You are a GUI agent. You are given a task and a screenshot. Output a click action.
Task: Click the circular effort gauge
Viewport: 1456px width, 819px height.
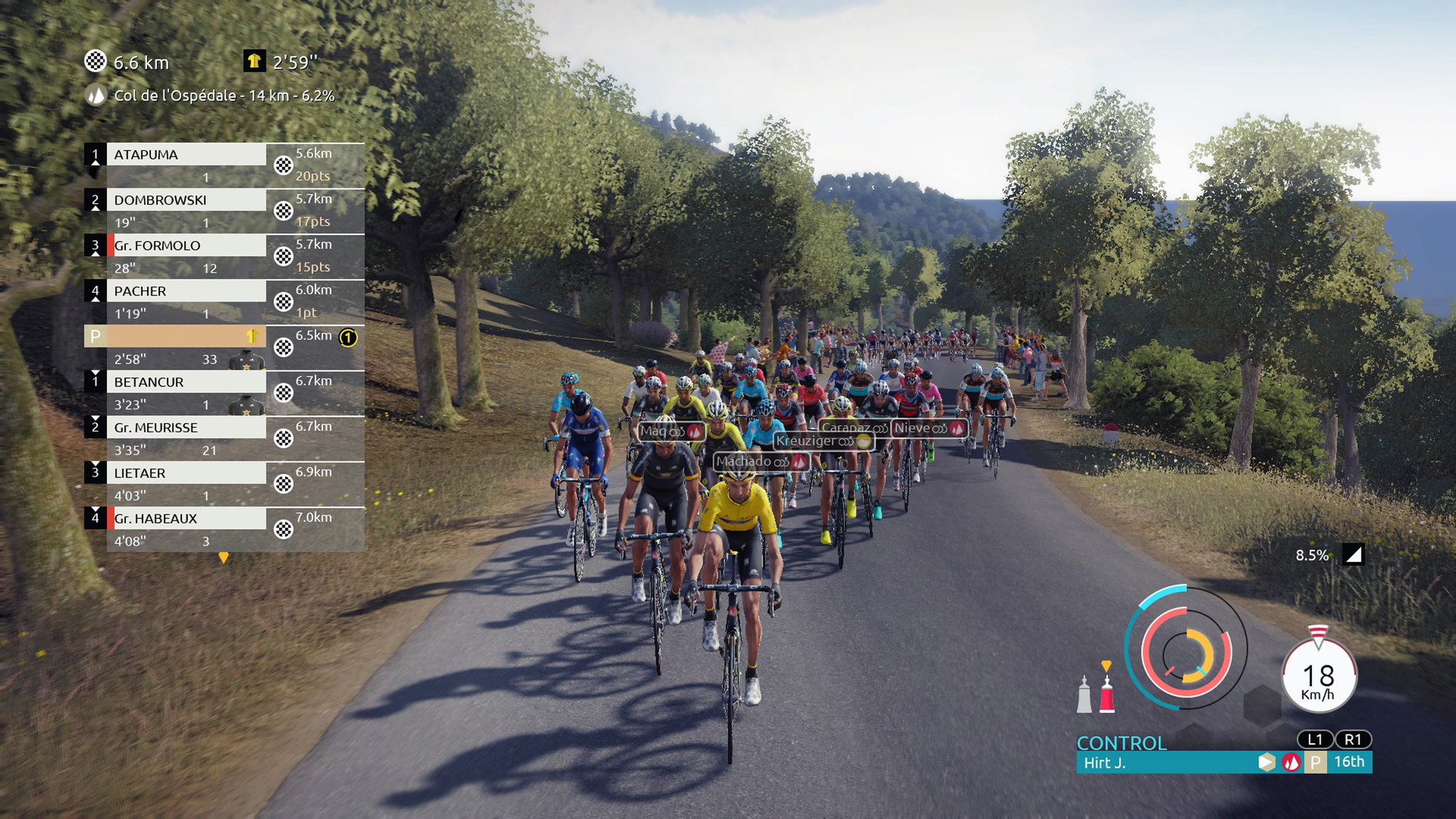point(1186,648)
